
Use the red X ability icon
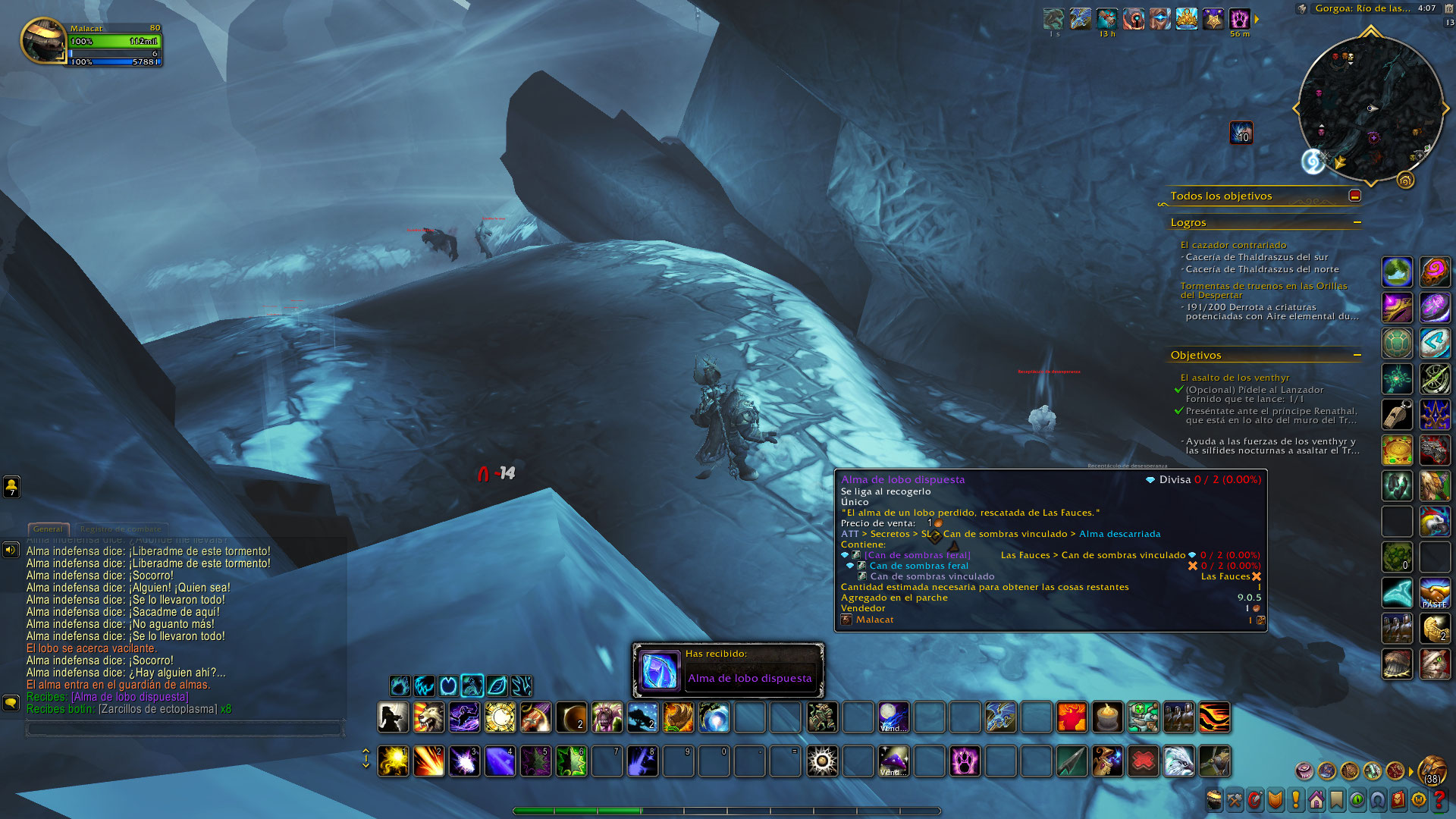1143,761
